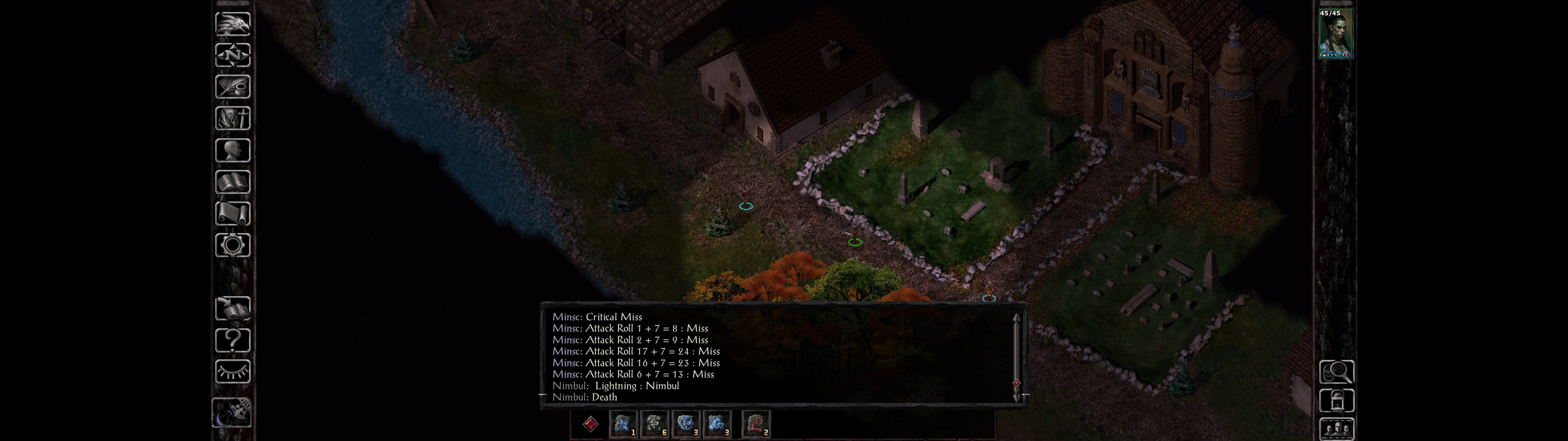Open the mage spellbook
The image size is (1568, 441).
[x=232, y=182]
